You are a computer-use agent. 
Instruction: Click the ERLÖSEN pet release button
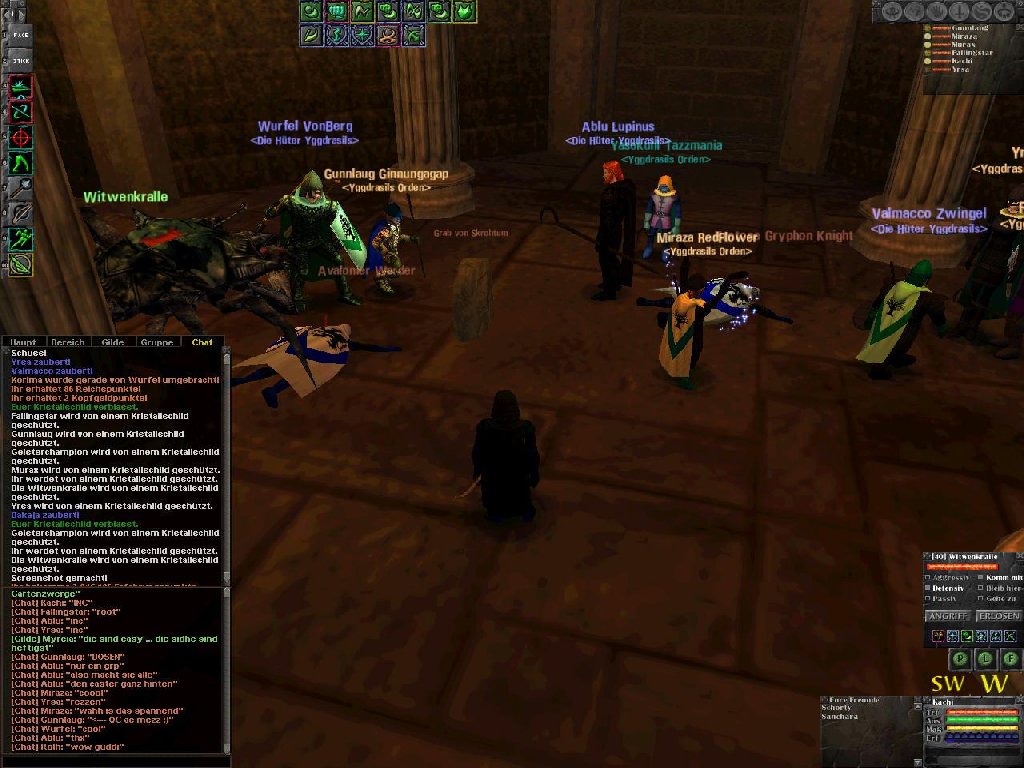pos(997,616)
